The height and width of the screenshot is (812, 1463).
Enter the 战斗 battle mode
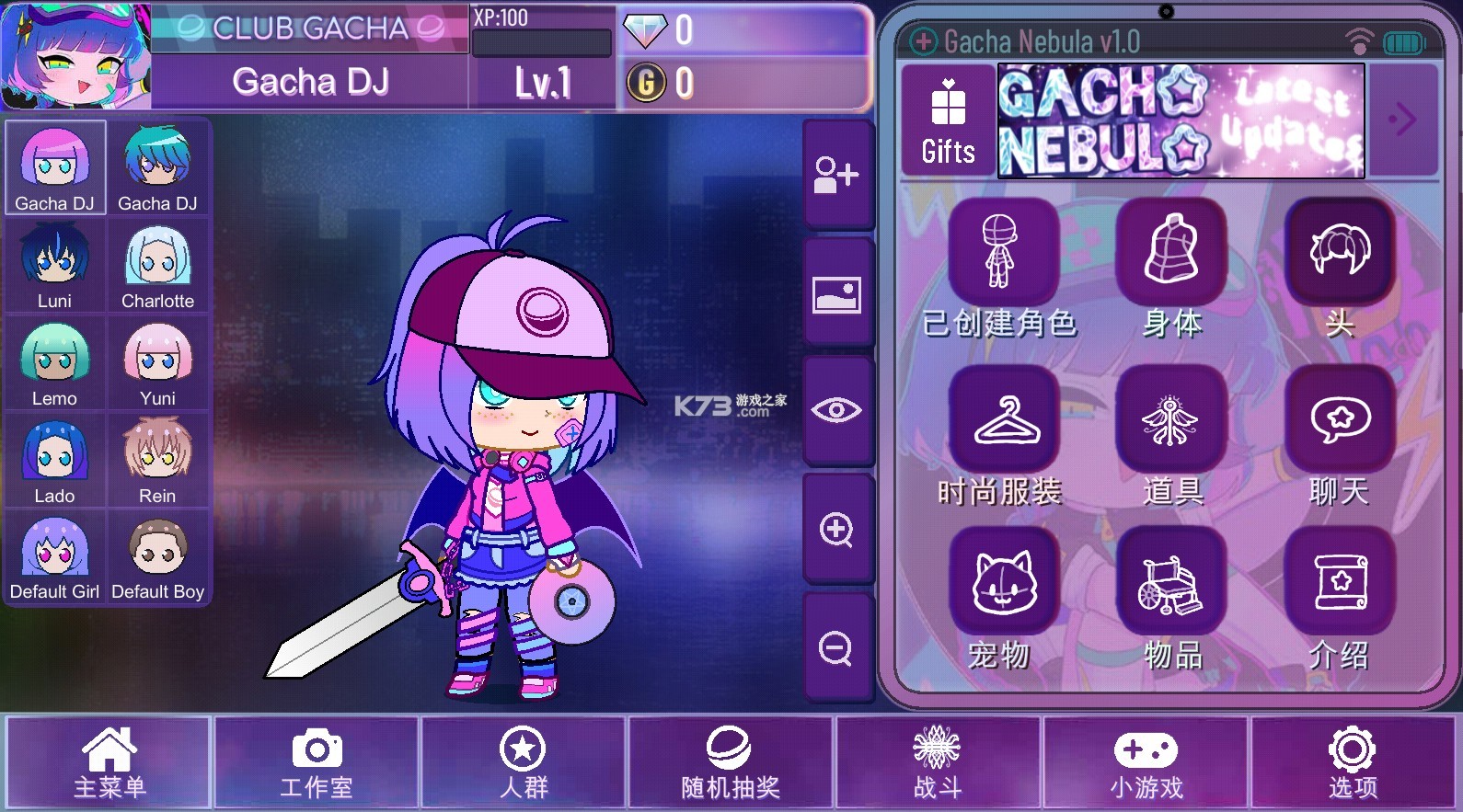[937, 762]
